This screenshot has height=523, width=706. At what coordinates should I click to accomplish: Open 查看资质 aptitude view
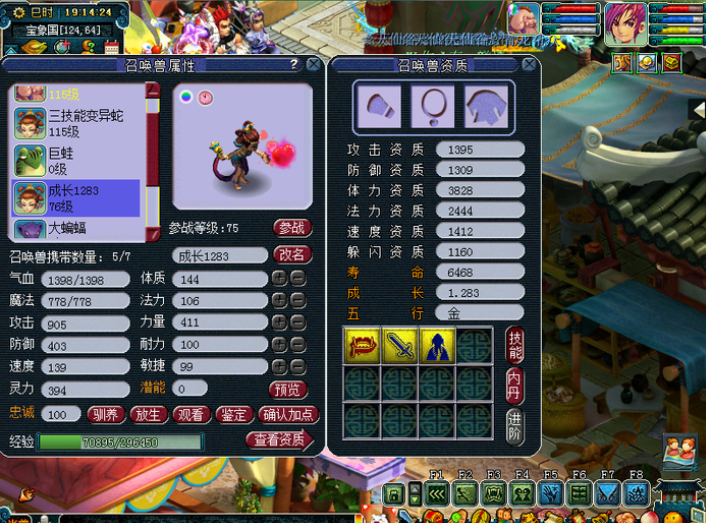279,441
